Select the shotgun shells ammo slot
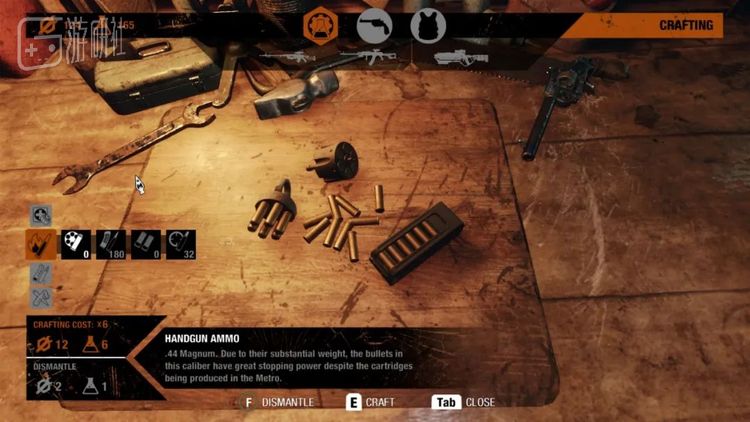 coord(146,244)
